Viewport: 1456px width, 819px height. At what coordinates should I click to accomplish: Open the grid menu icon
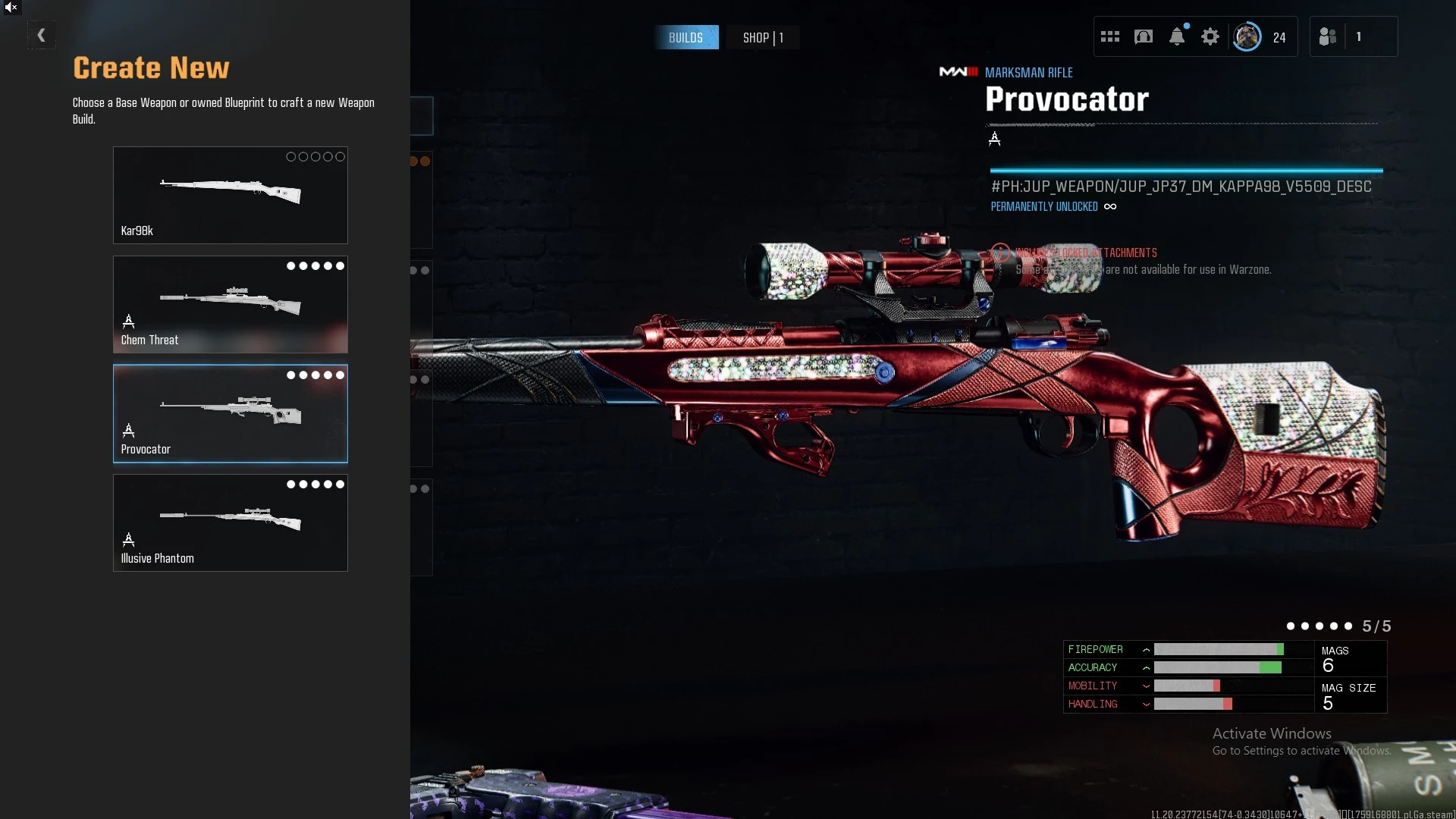click(1109, 36)
